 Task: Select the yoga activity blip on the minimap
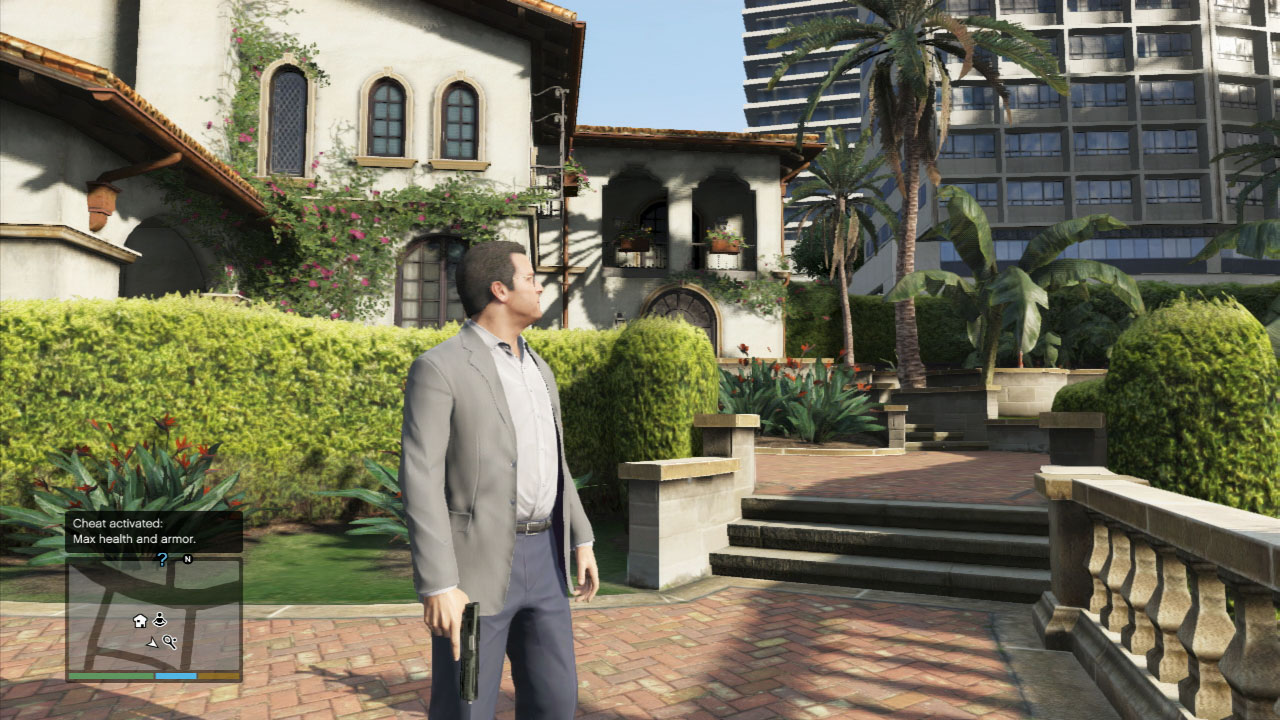160,621
